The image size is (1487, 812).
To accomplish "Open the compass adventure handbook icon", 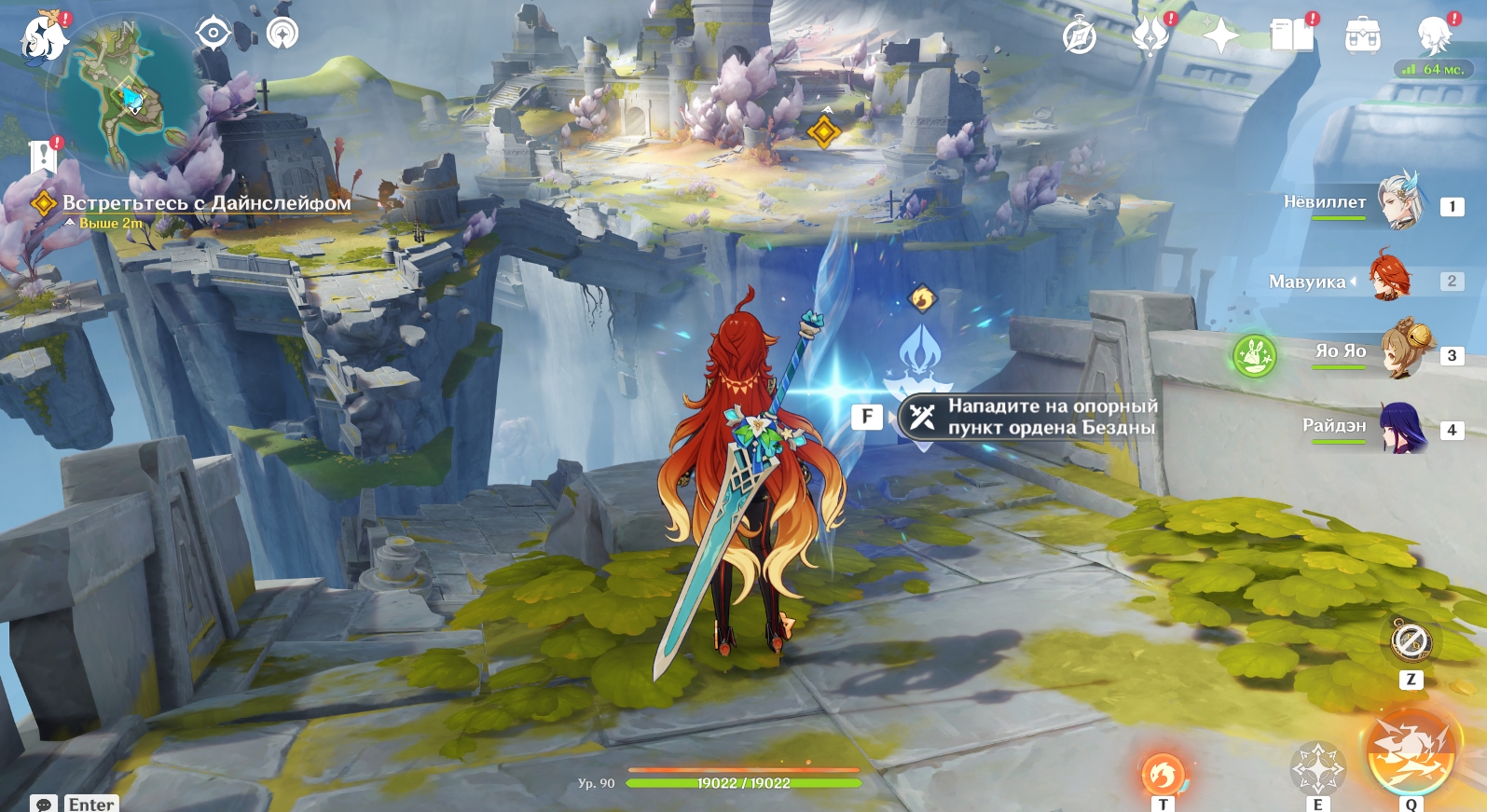I will pos(1080,37).
